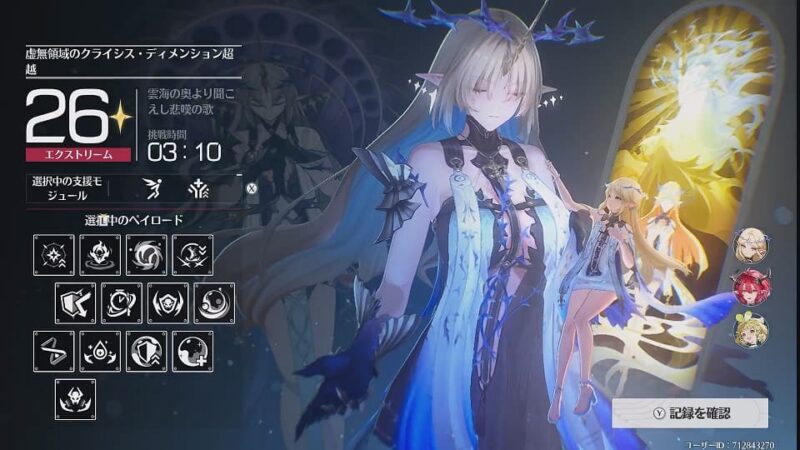Select the crescent moon payload icon
The width and height of the screenshot is (800, 450).
pos(214,302)
